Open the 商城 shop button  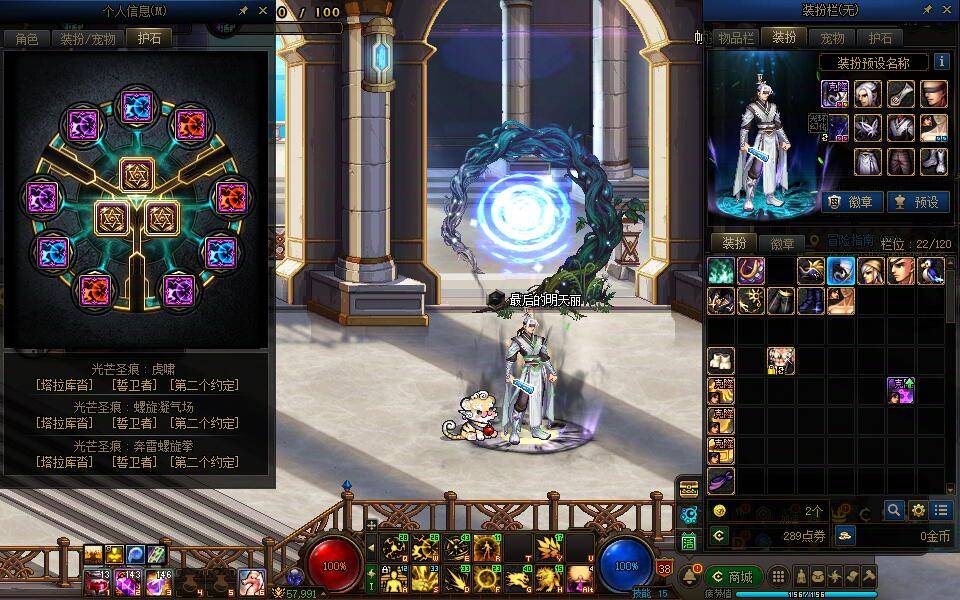[732, 577]
